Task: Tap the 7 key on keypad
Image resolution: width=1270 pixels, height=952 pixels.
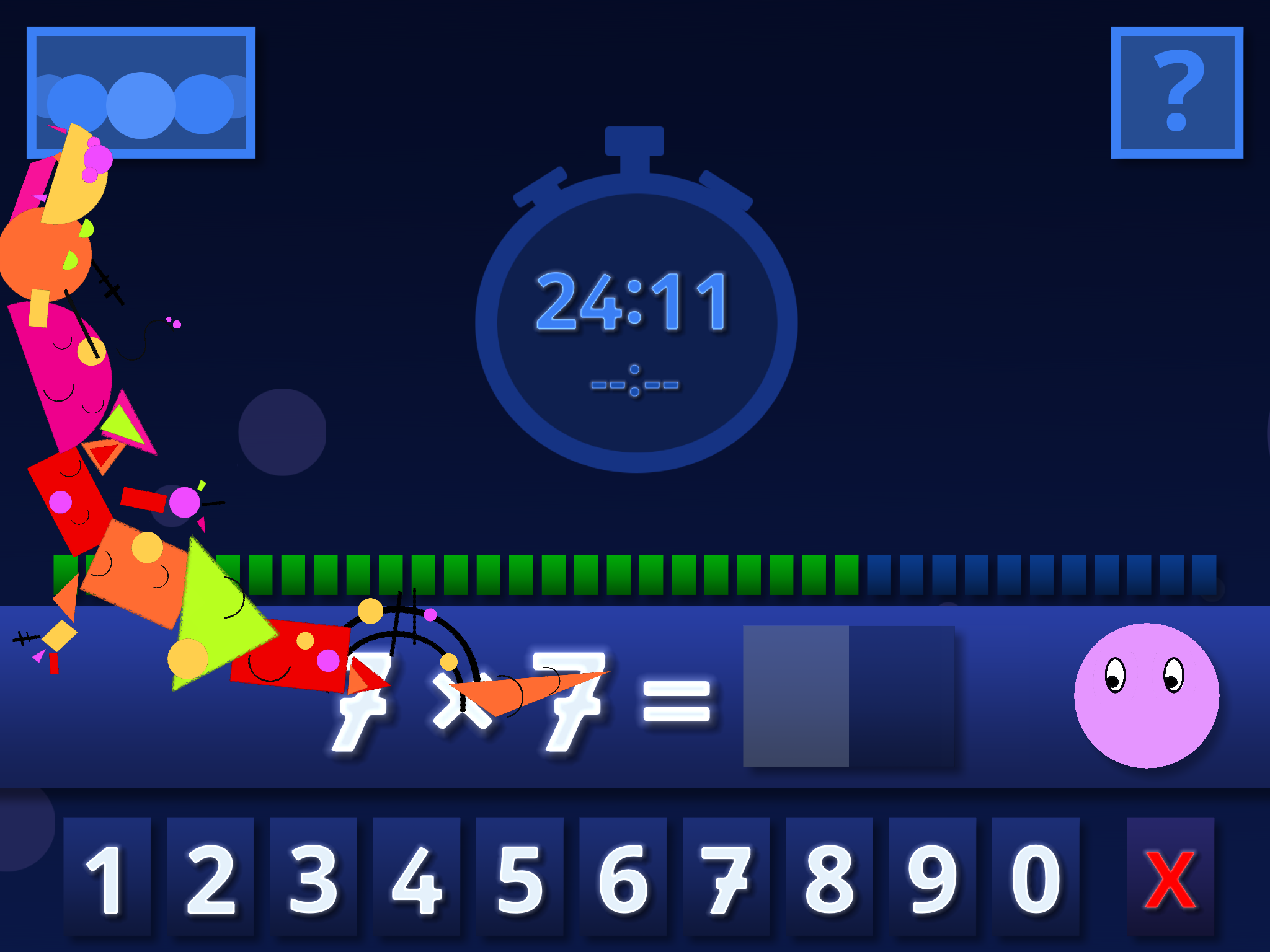Action: point(726,876)
